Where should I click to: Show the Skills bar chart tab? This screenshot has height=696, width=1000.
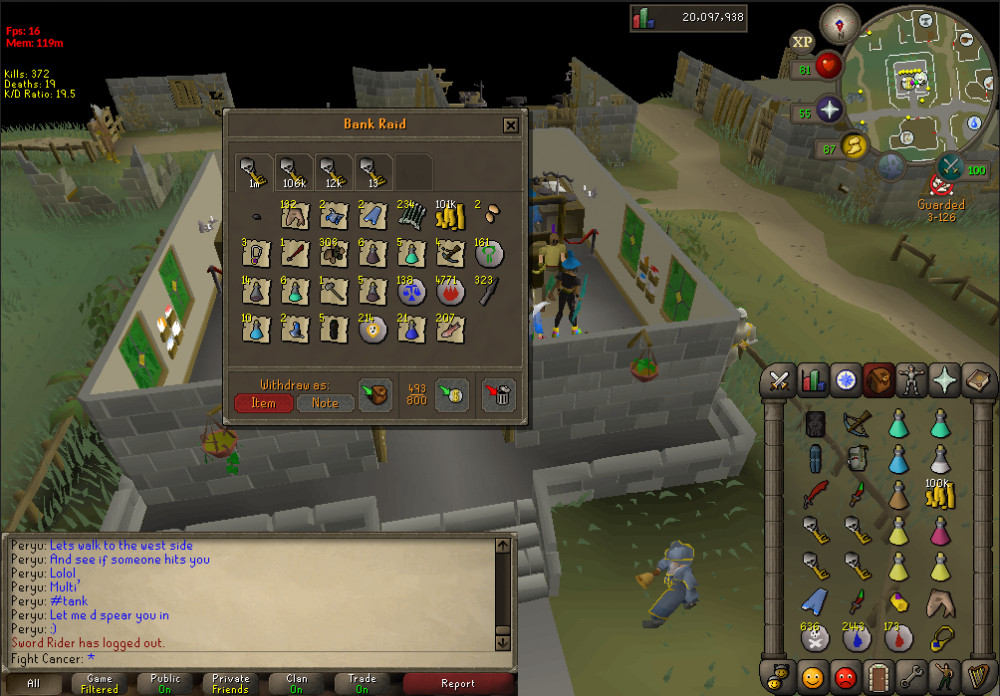[x=813, y=380]
